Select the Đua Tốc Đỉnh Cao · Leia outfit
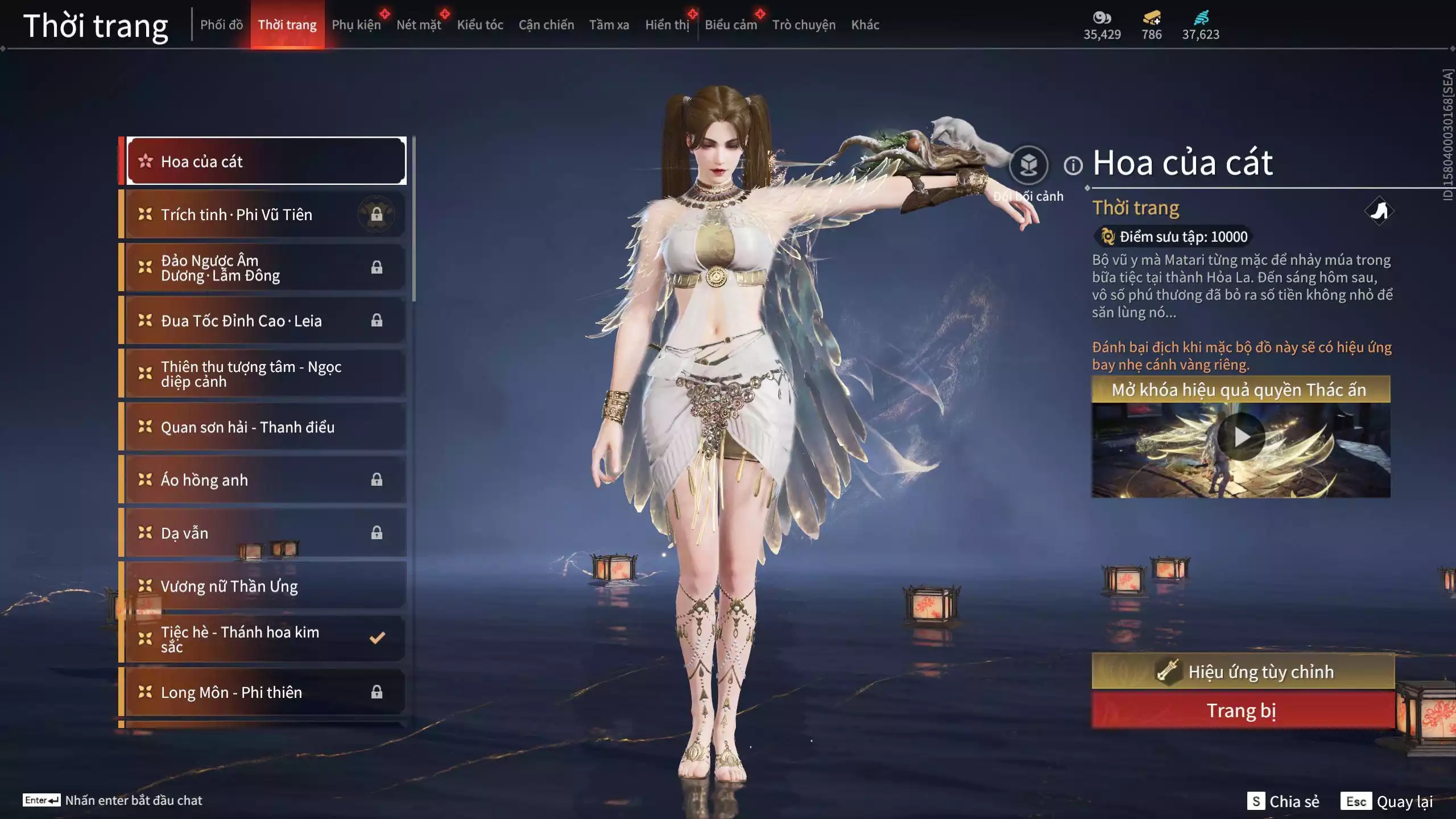 pos(266,321)
